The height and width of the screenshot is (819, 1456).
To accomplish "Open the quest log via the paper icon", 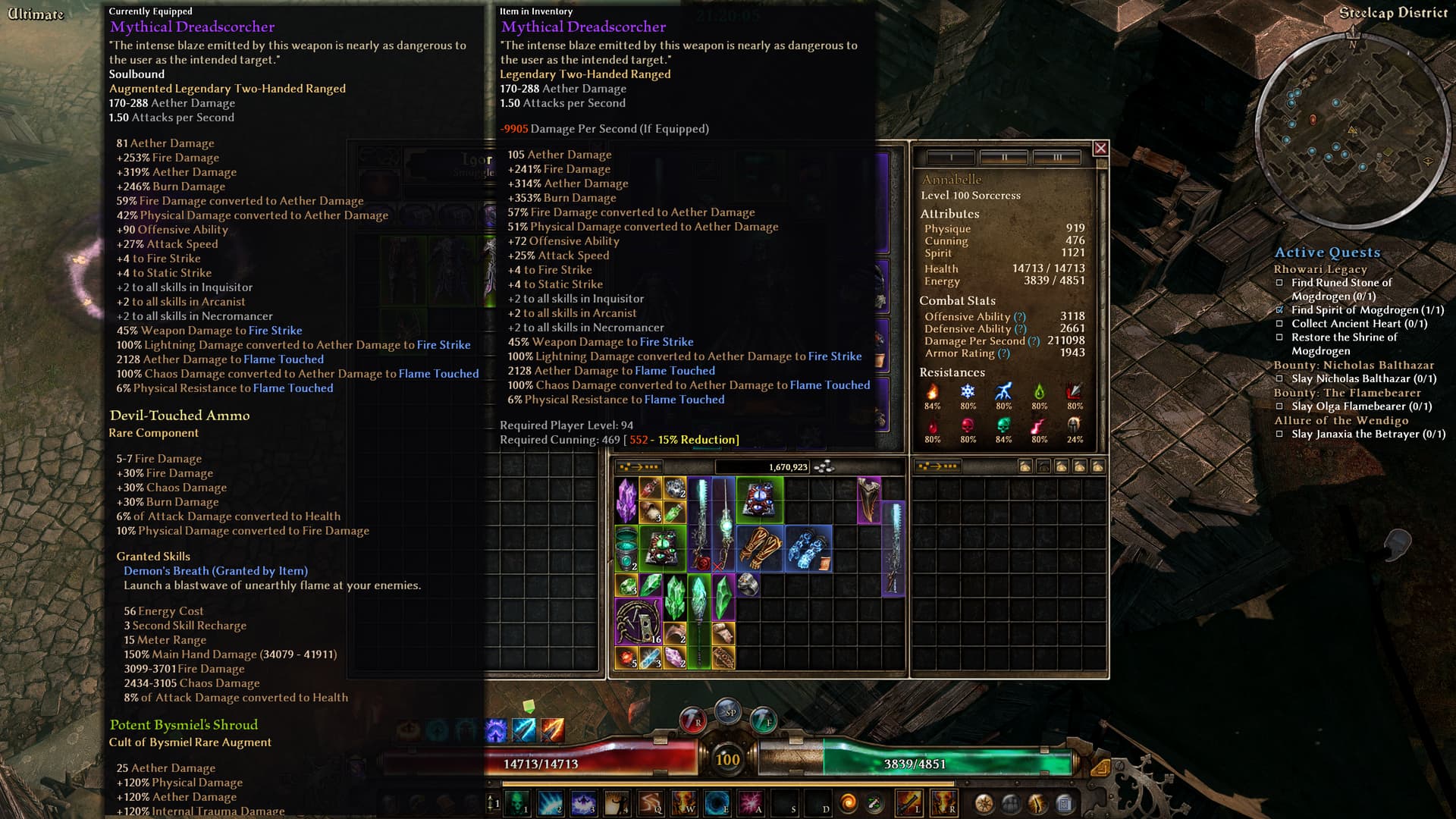I will coord(1063,804).
